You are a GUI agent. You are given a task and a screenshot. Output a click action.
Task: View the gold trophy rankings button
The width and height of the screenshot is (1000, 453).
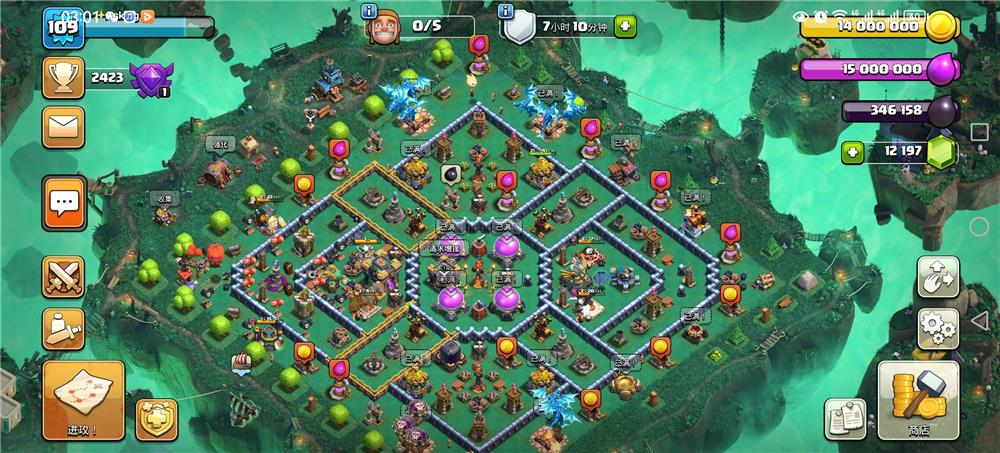(63, 76)
